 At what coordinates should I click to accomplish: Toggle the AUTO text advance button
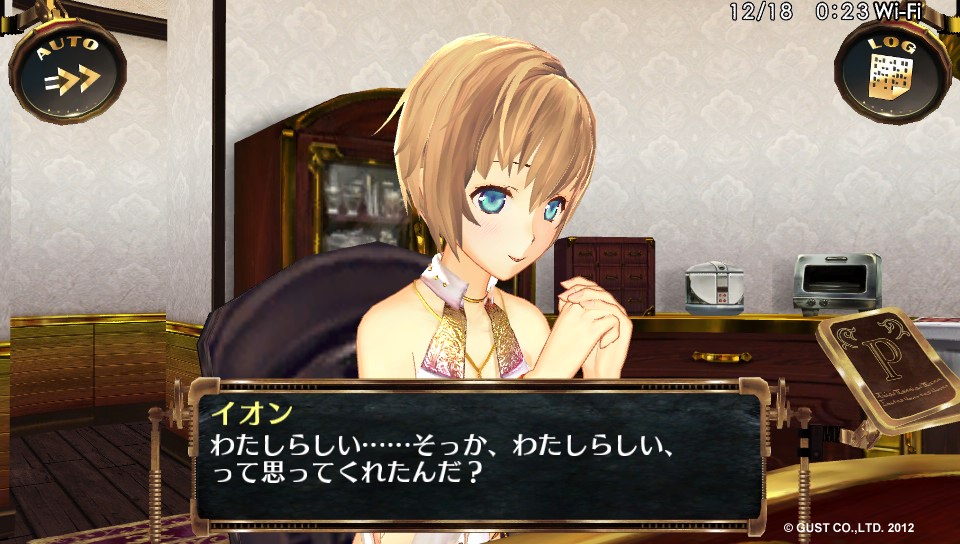click(x=68, y=70)
